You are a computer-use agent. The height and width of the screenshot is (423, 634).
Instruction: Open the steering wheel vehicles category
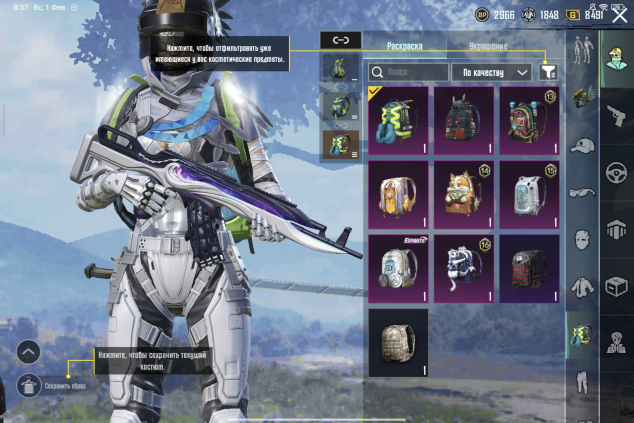[x=615, y=173]
